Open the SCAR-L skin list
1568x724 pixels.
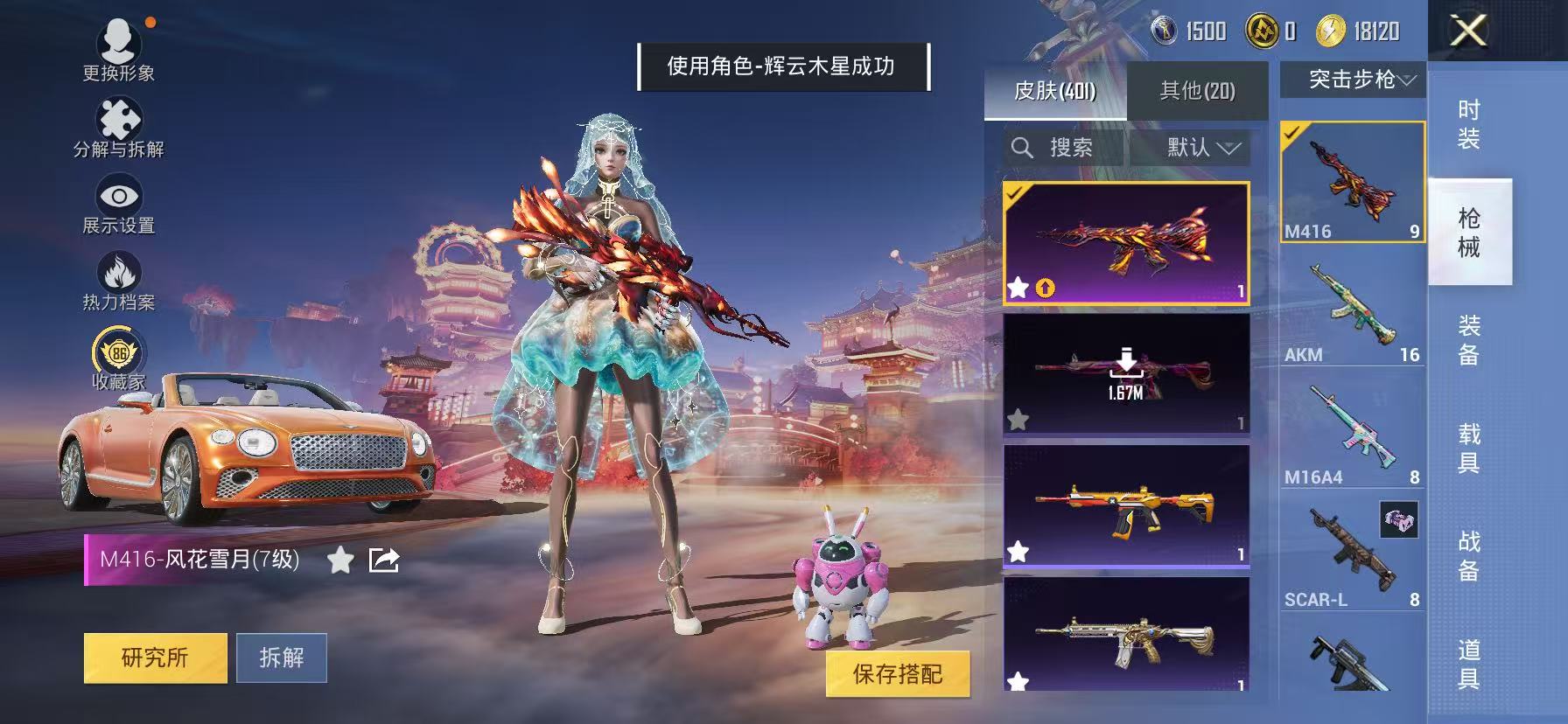[x=1352, y=542]
